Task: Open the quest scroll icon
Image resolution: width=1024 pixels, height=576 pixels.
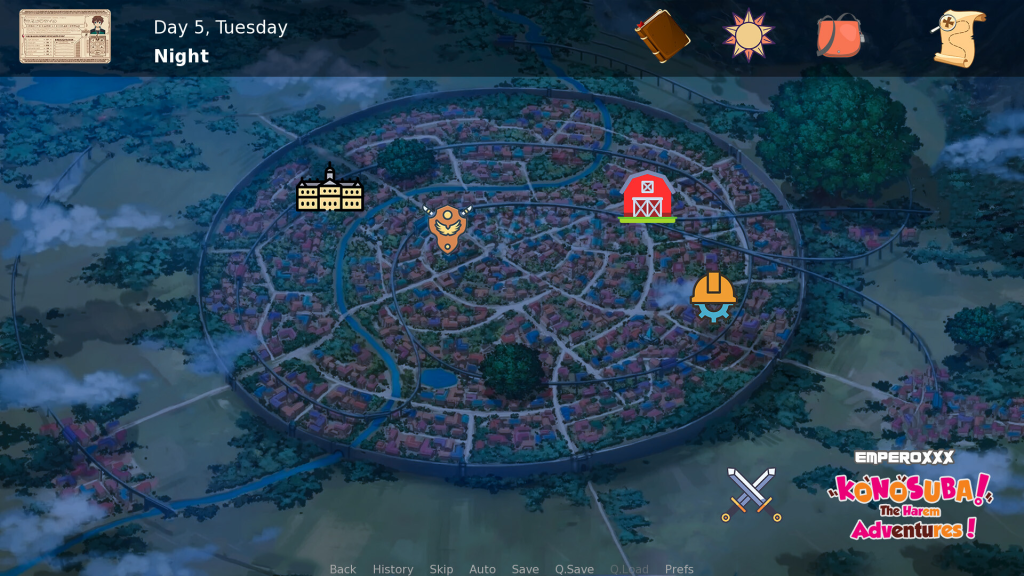Action: pos(958,38)
